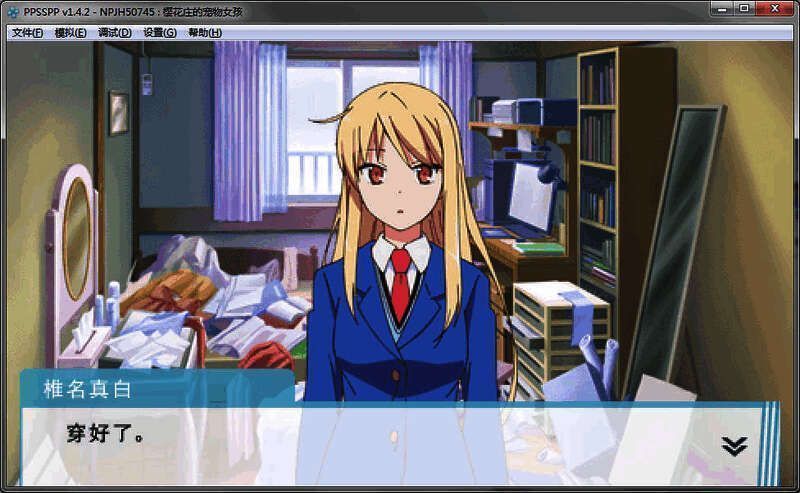800x493 pixels.
Task: Open the 调试(D) debug menu
Action: click(115, 32)
